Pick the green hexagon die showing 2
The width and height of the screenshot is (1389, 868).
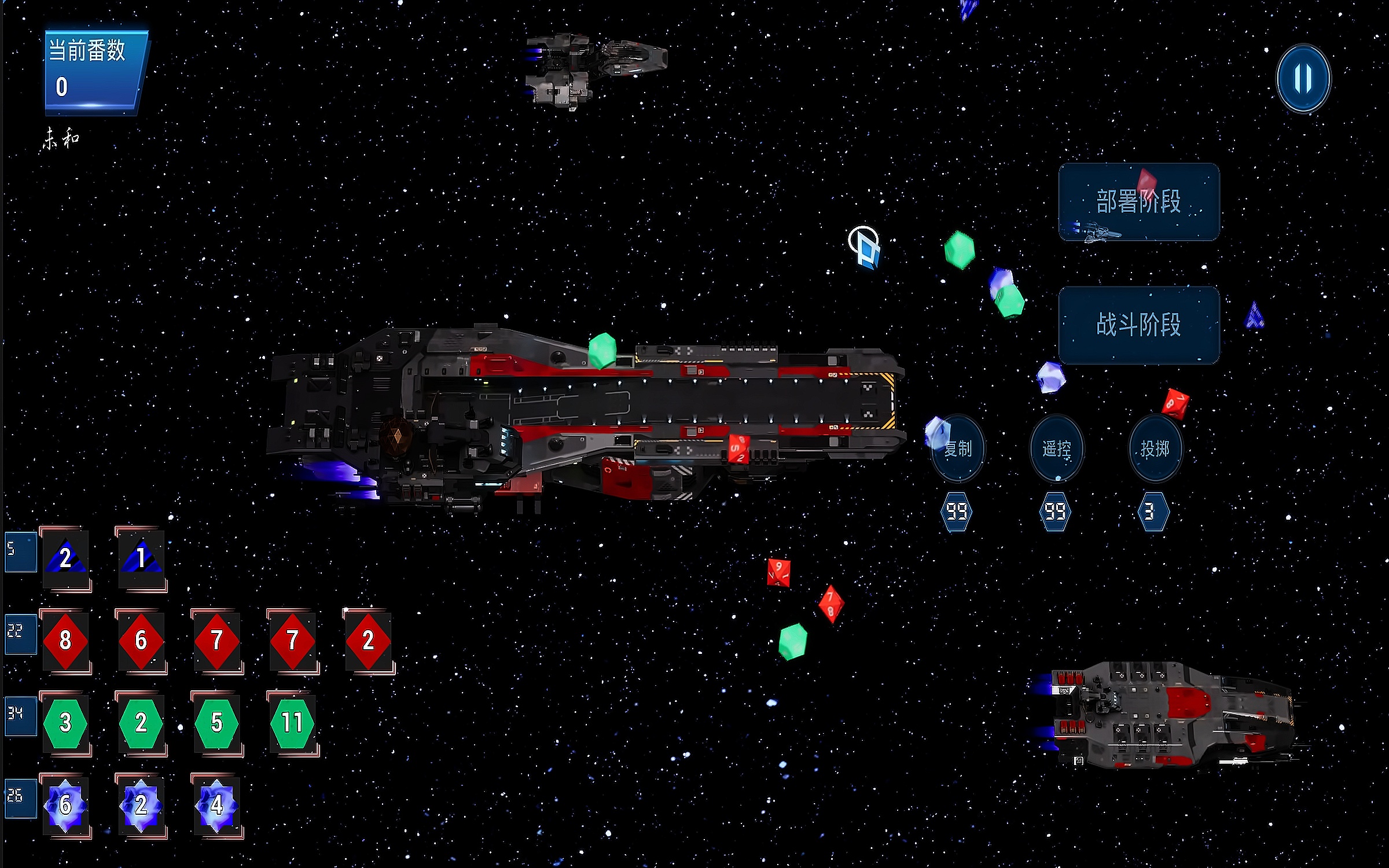[x=141, y=723]
